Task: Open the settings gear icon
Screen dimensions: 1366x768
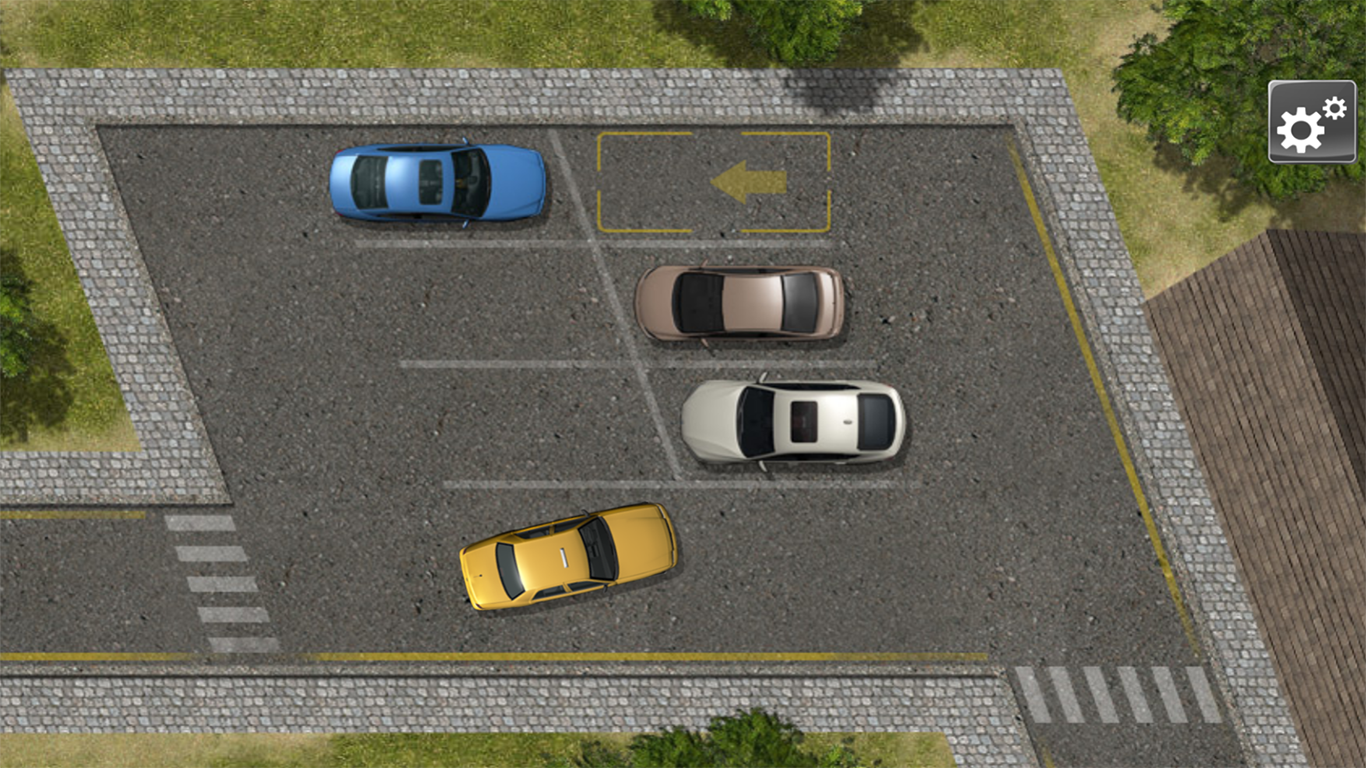Action: tap(1311, 121)
